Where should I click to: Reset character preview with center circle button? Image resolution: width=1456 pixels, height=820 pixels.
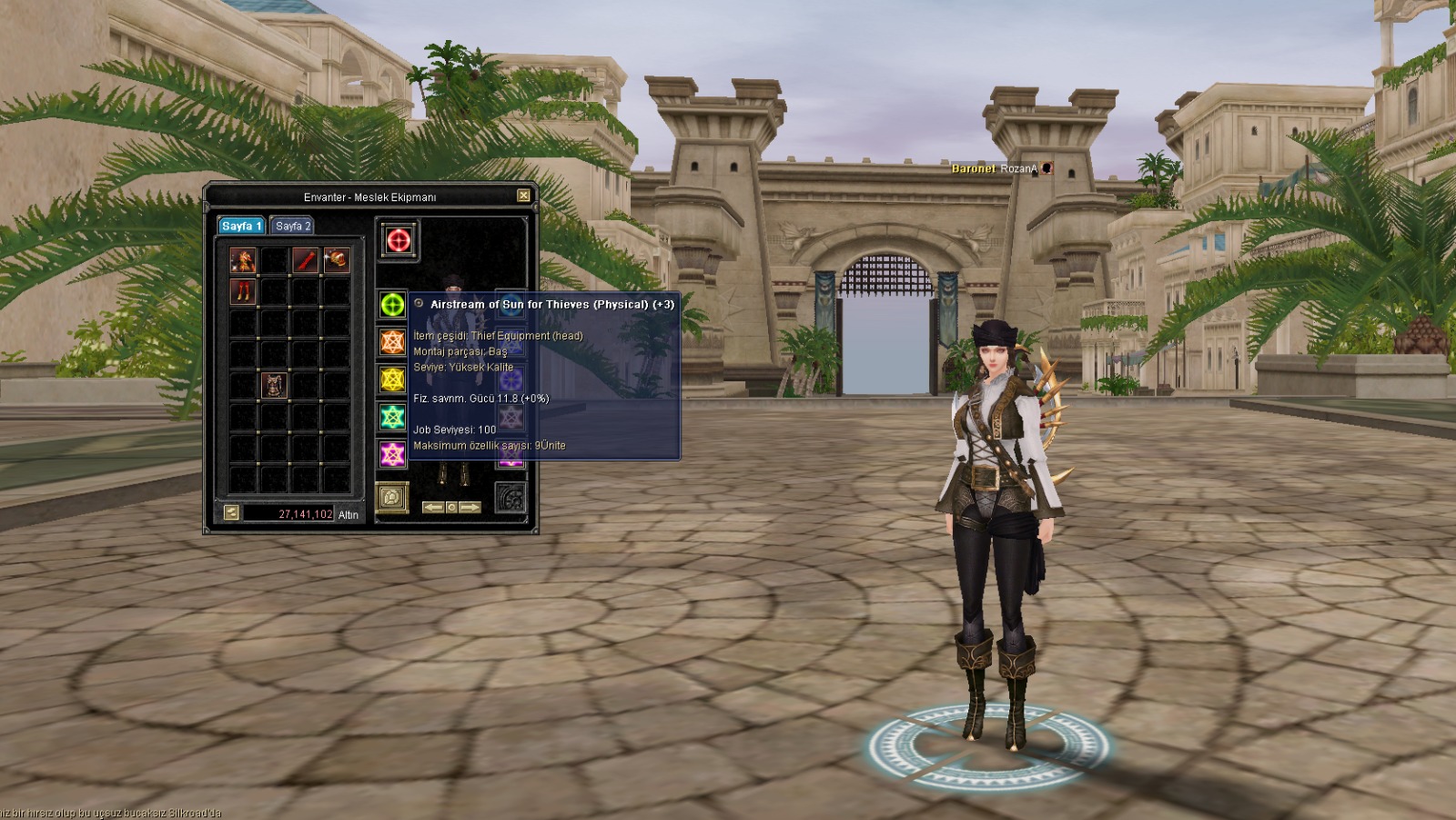(451, 507)
